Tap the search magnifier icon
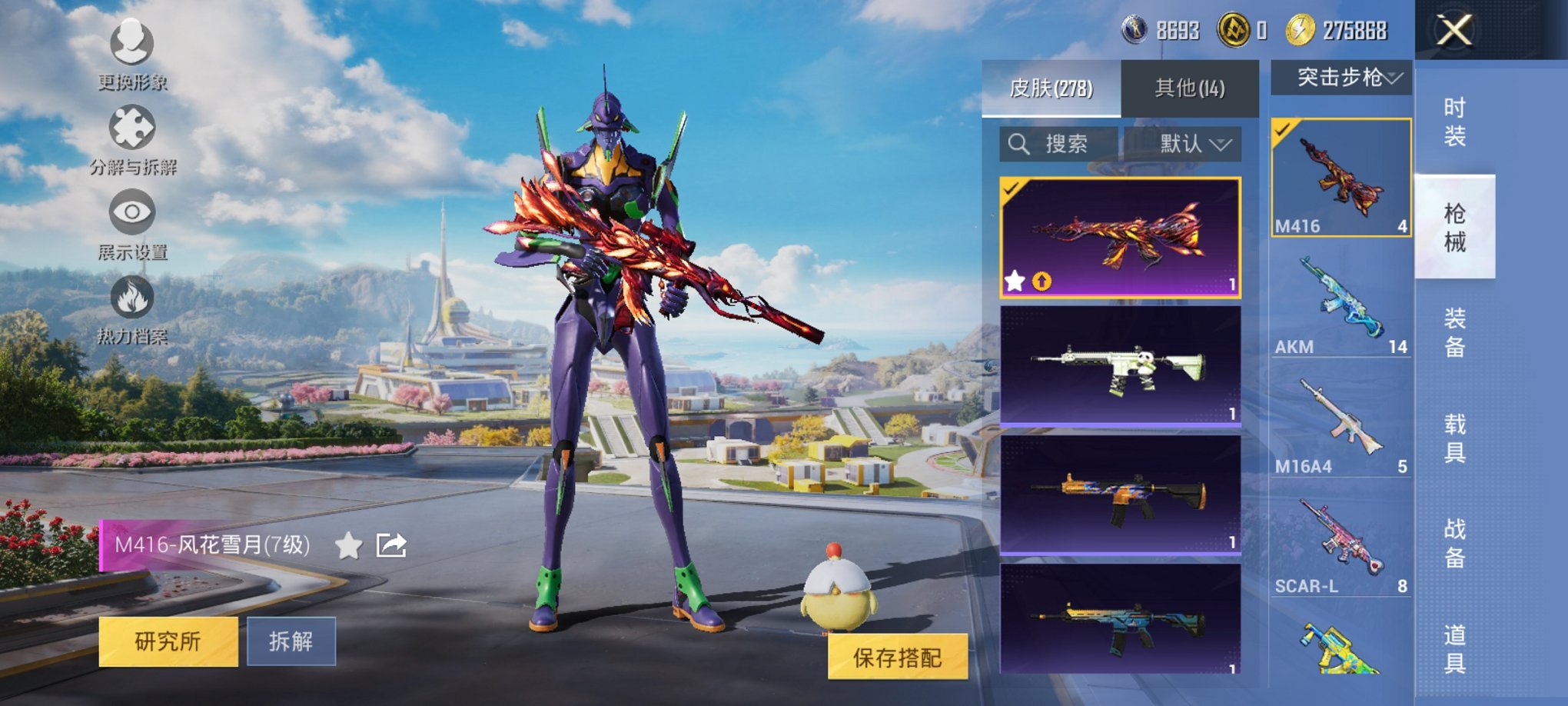Viewport: 1568px width, 706px height. (1019, 143)
